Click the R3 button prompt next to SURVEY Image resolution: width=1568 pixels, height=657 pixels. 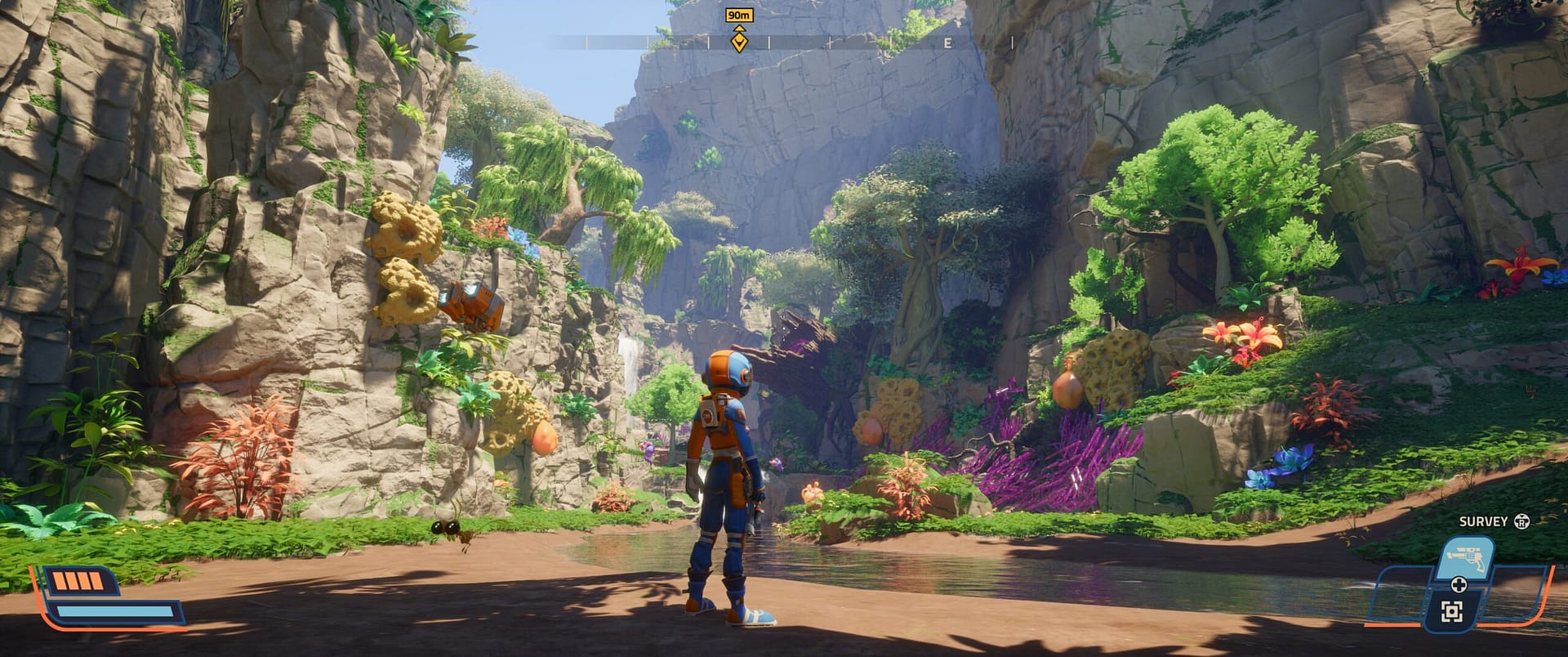click(1521, 521)
